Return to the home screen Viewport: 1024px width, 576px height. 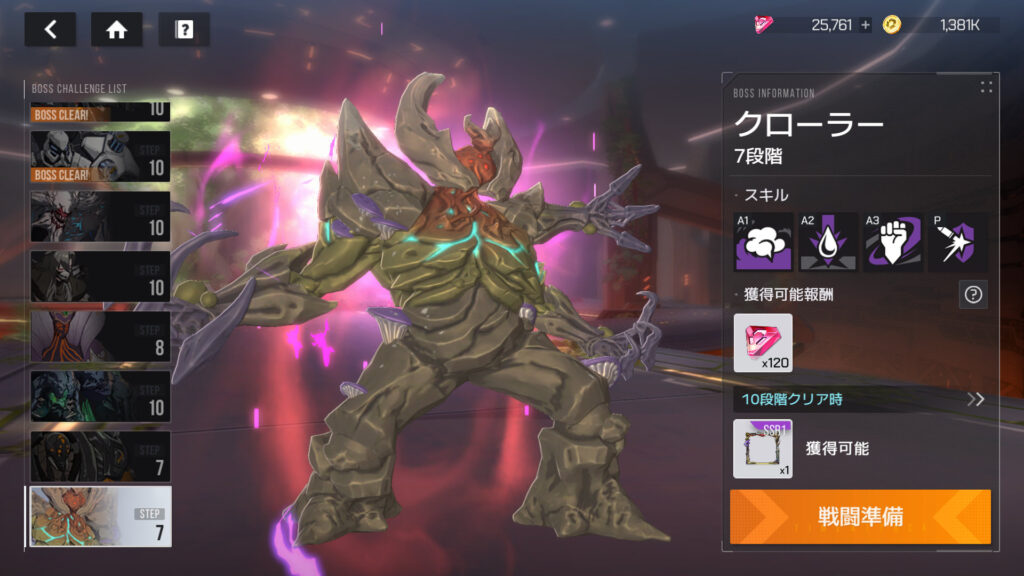click(116, 29)
